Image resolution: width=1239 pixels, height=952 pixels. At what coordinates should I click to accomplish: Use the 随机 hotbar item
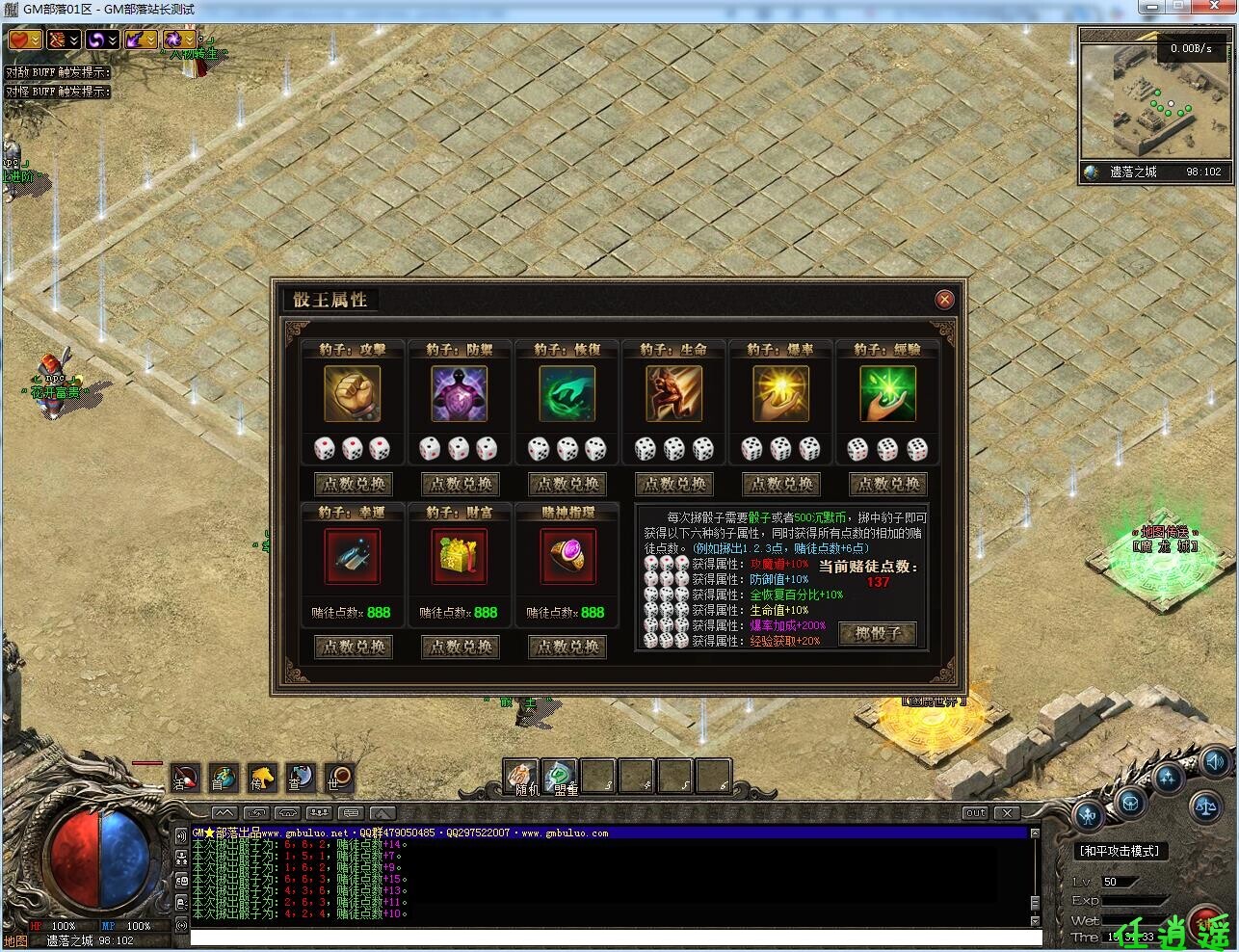(520, 776)
